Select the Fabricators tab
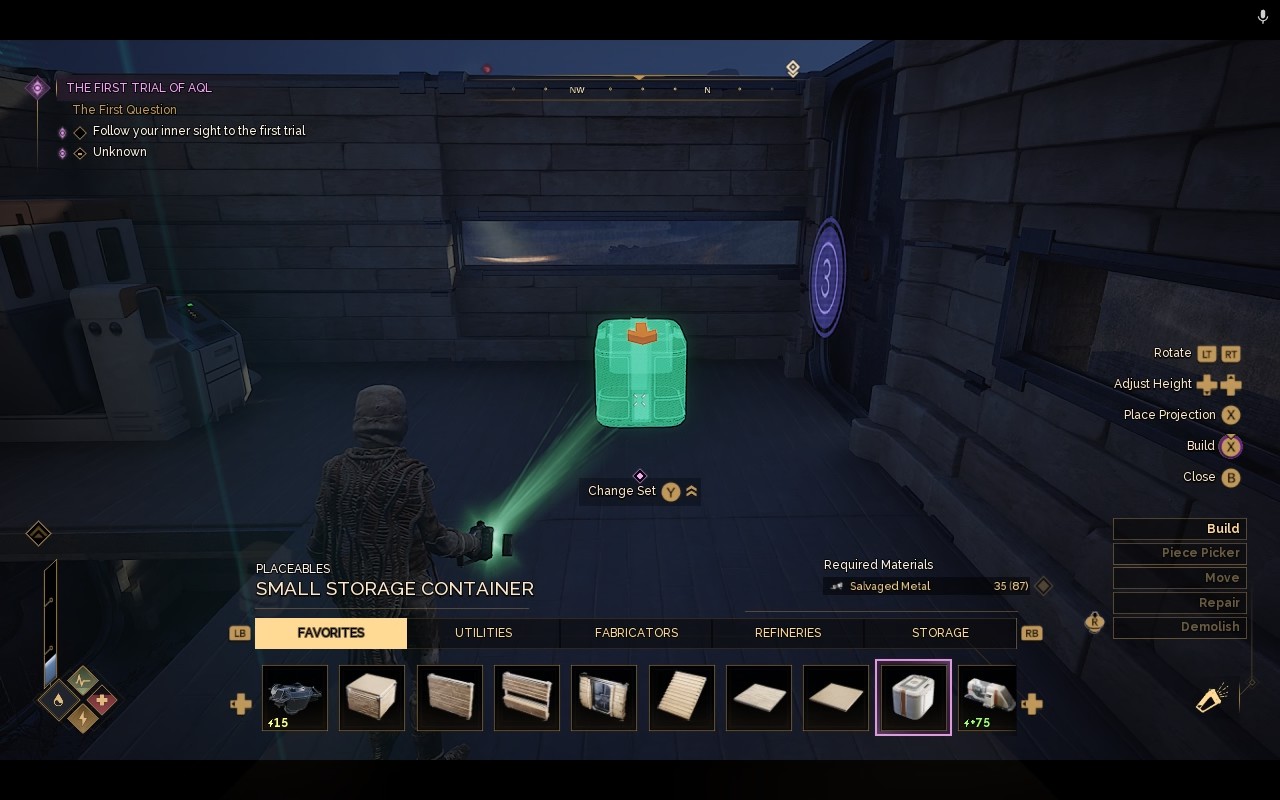The width and height of the screenshot is (1280, 800). click(x=636, y=633)
